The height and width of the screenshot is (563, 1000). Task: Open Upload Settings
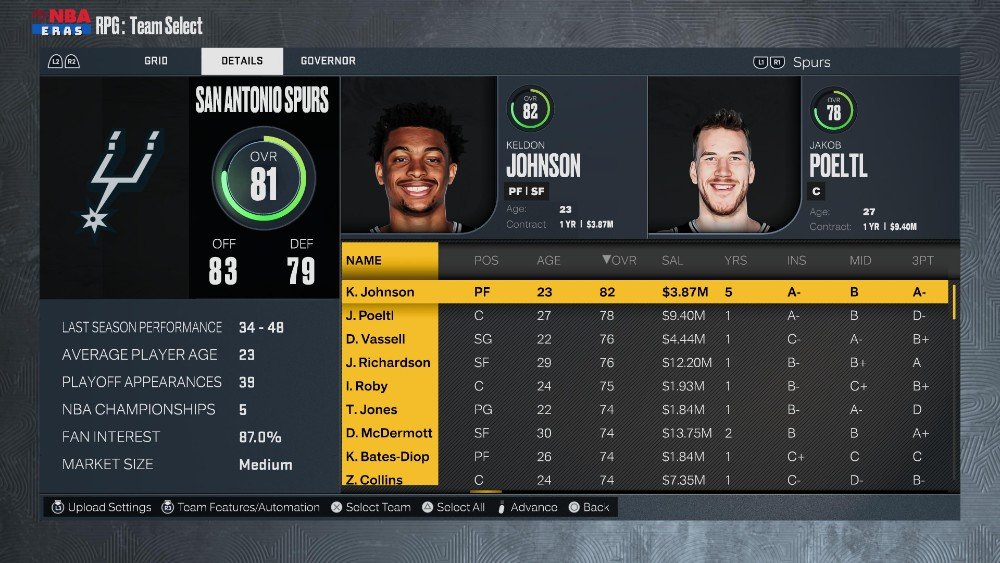tap(102, 507)
